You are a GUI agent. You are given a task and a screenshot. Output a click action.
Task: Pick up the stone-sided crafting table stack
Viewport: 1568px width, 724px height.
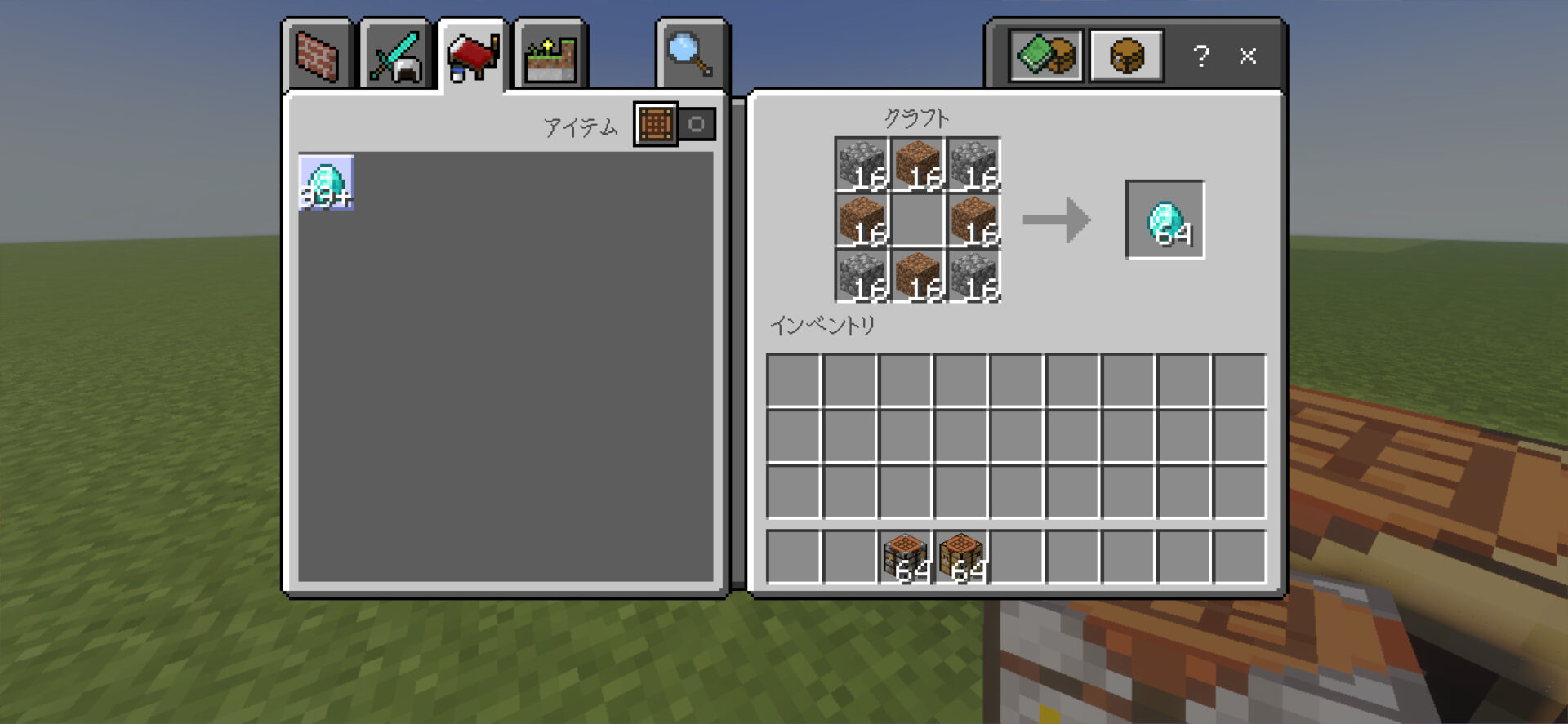(905, 557)
